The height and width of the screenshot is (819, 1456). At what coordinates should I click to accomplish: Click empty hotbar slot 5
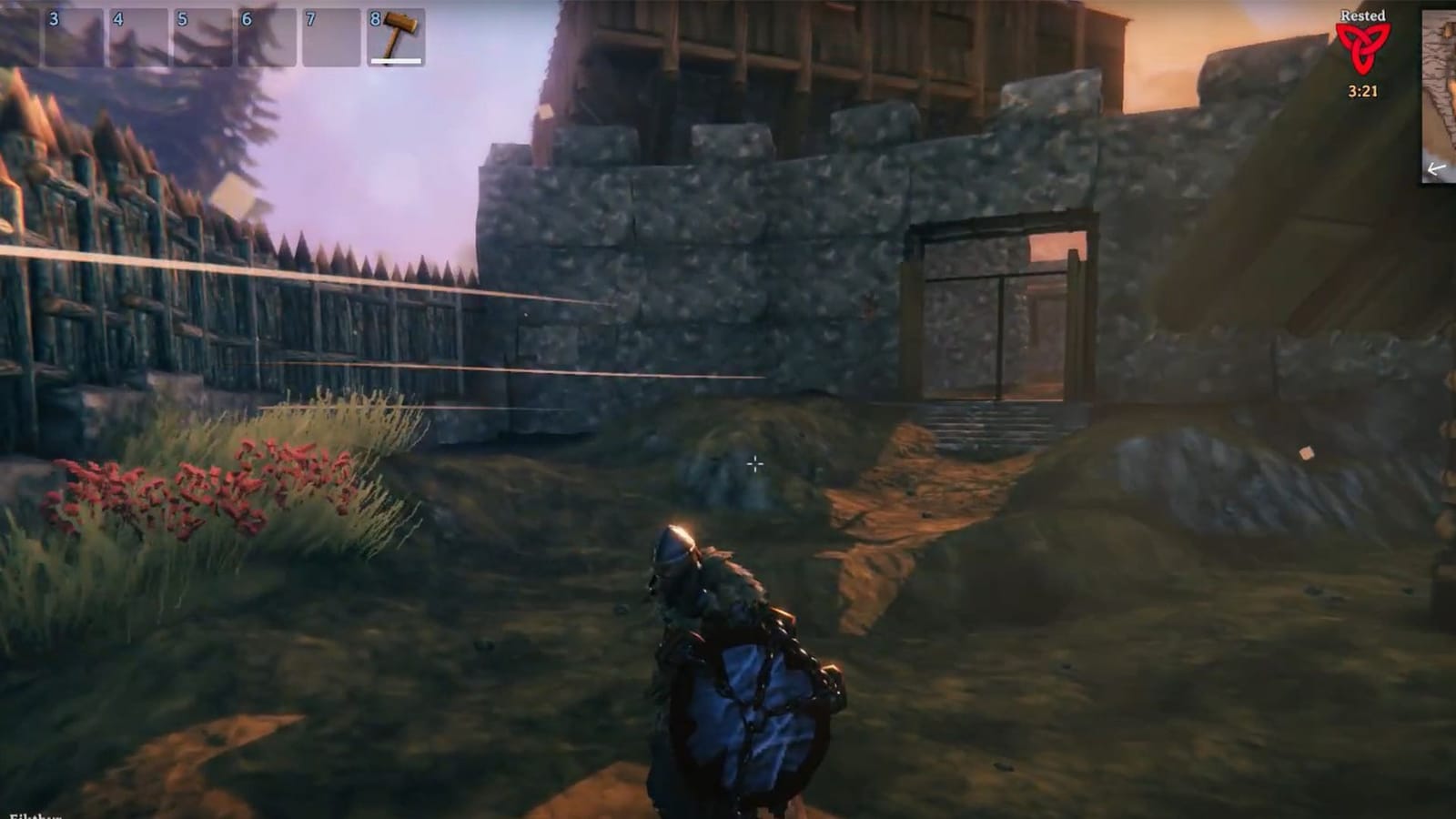[x=200, y=36]
